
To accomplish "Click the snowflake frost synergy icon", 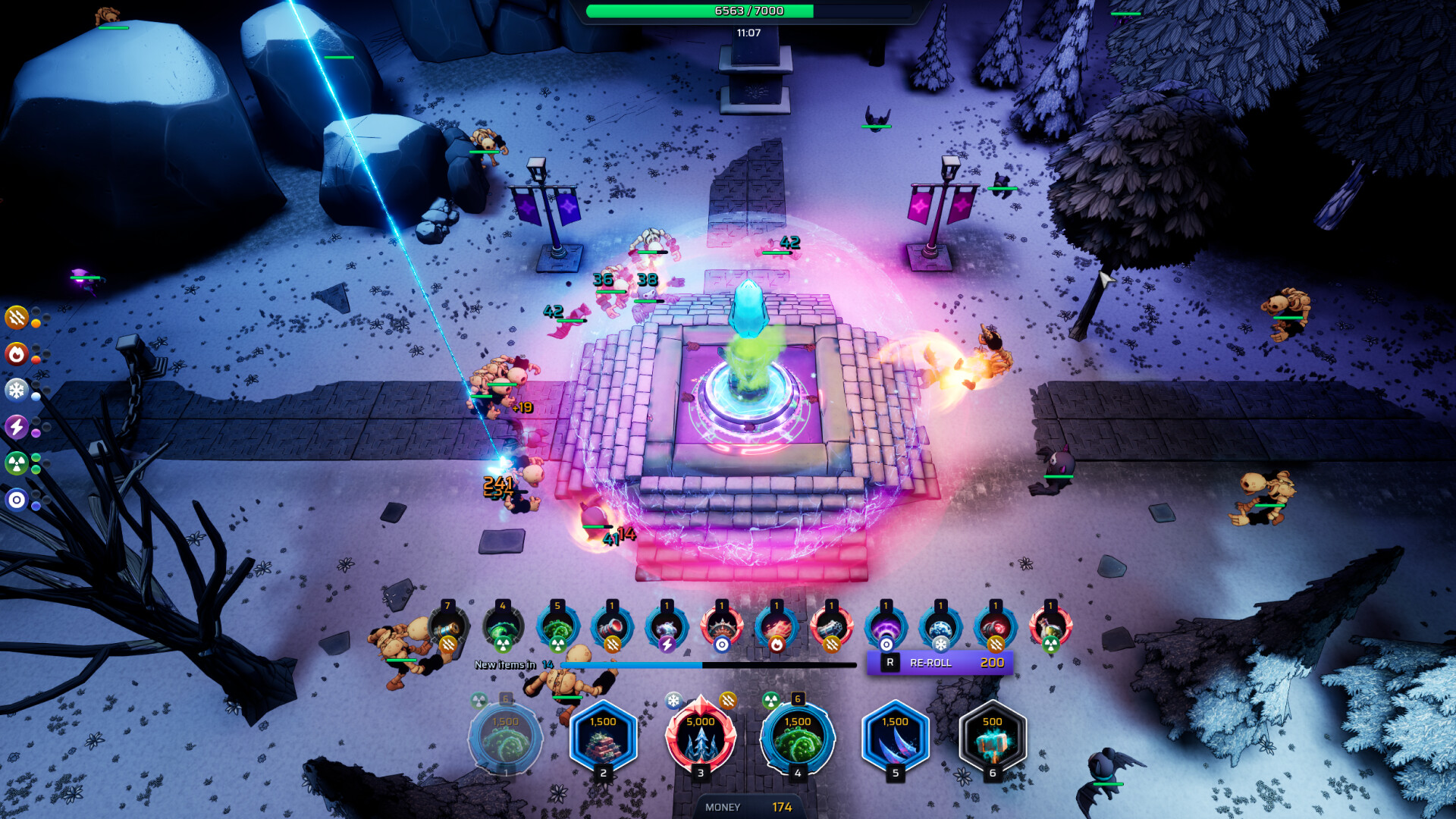I will point(17,390).
